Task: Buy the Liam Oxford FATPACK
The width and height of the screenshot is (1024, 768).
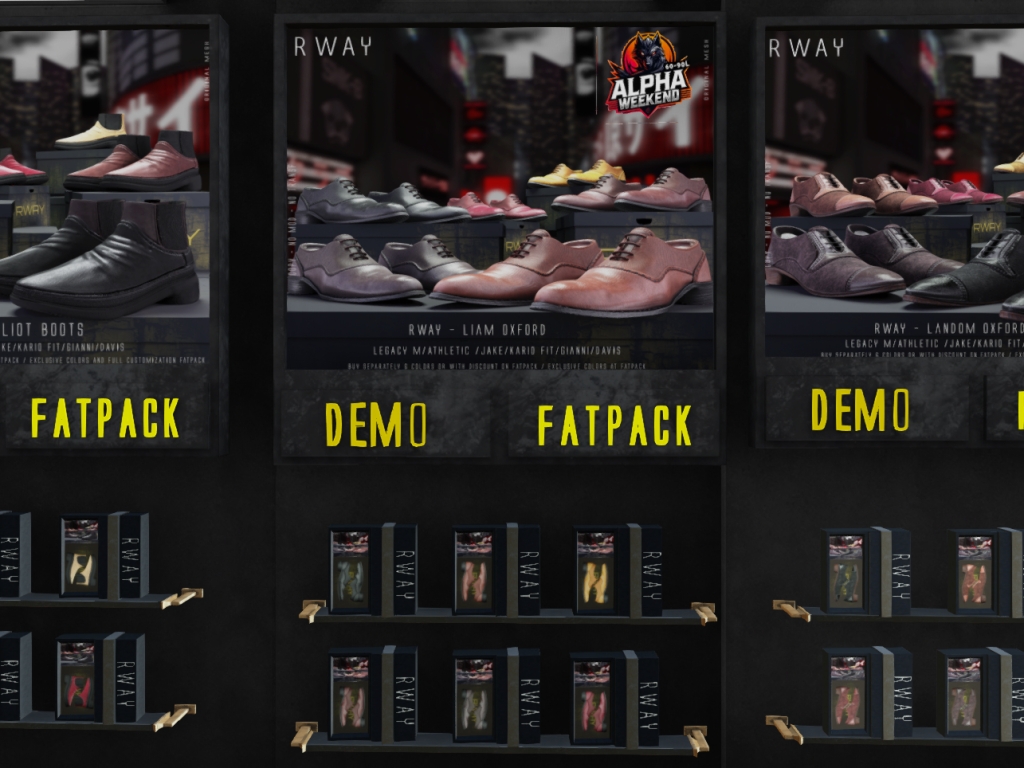Action: tap(614, 425)
